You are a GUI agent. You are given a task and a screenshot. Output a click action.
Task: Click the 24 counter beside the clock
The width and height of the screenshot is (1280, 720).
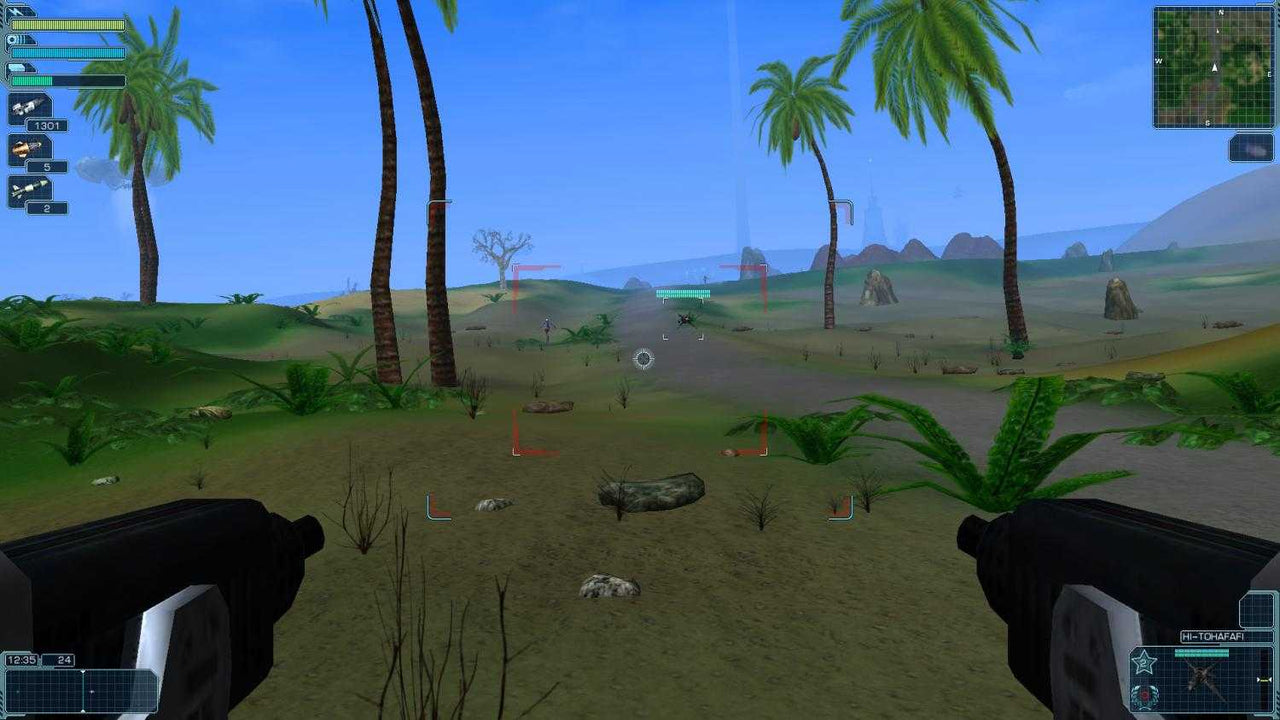(x=64, y=660)
